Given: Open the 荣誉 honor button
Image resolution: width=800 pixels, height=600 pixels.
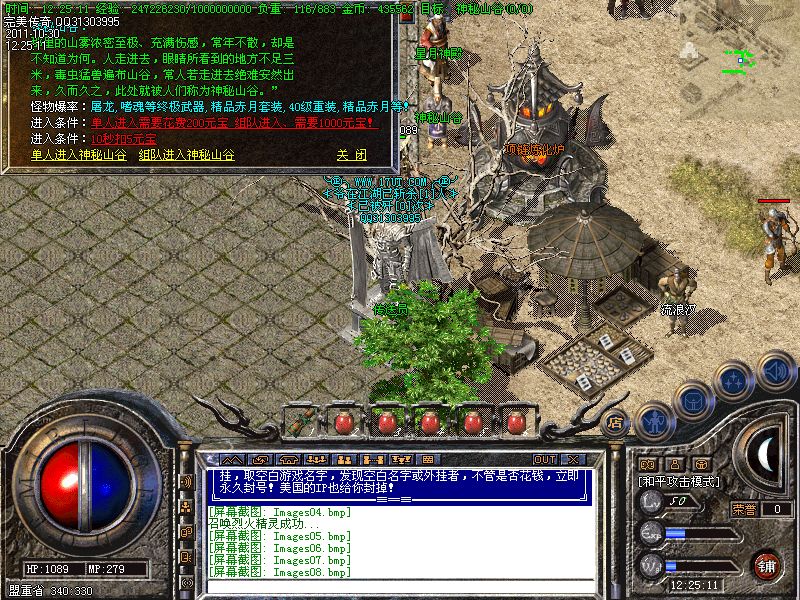Looking at the screenshot, I should coord(744,509).
